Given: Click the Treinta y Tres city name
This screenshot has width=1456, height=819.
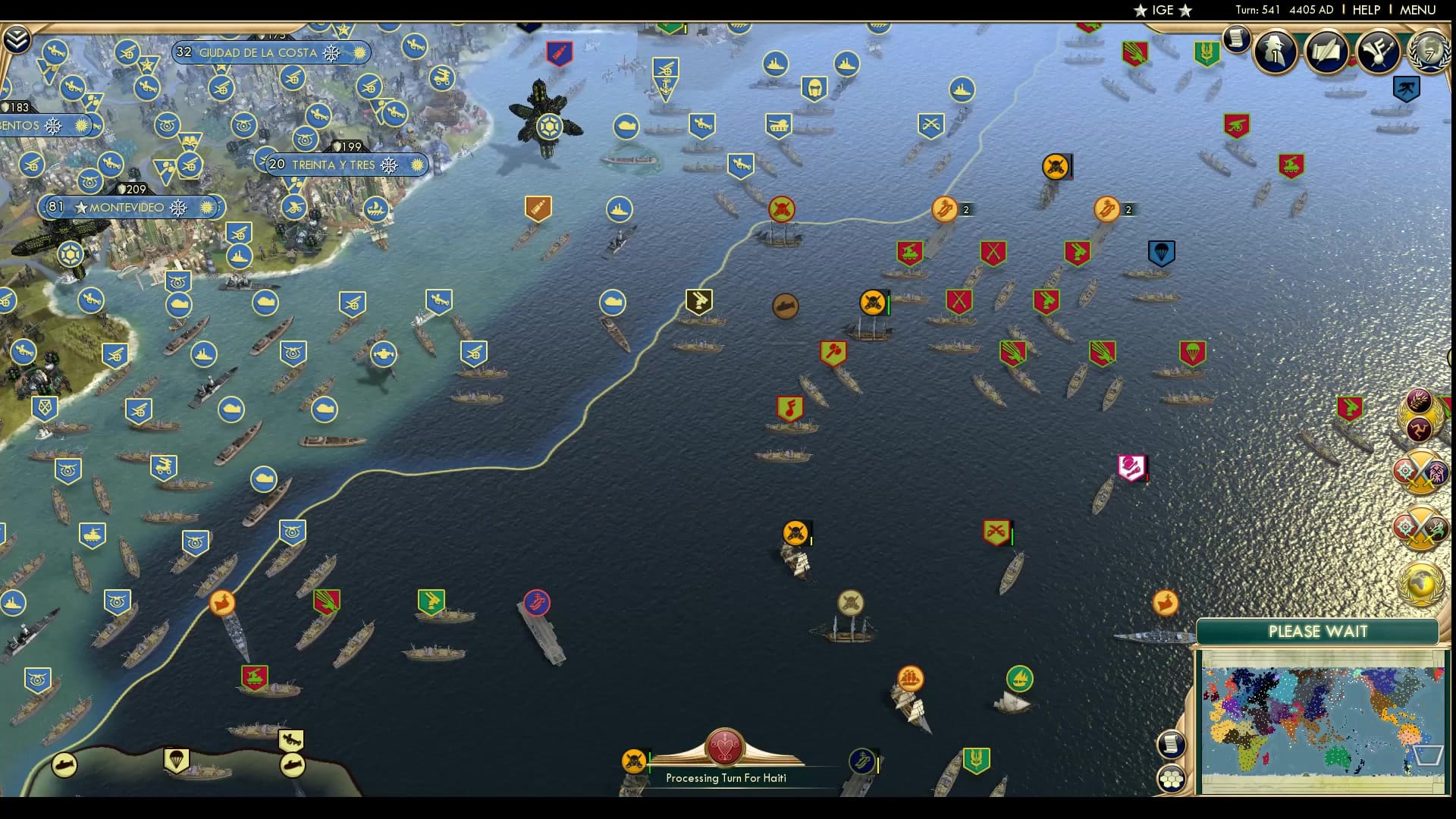Looking at the screenshot, I should pyautogui.click(x=334, y=165).
